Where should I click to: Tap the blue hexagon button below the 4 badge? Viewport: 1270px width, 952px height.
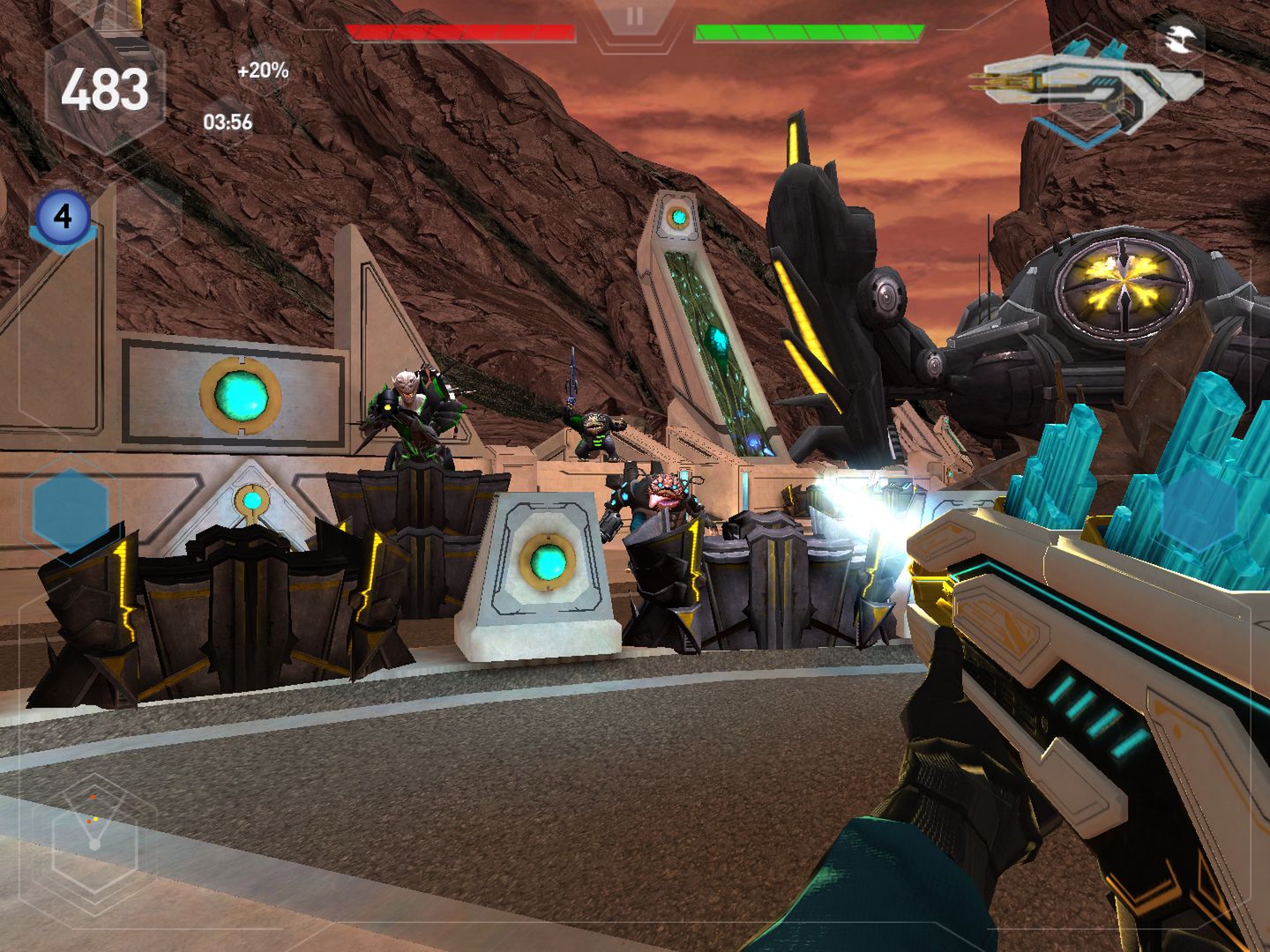[x=71, y=509]
